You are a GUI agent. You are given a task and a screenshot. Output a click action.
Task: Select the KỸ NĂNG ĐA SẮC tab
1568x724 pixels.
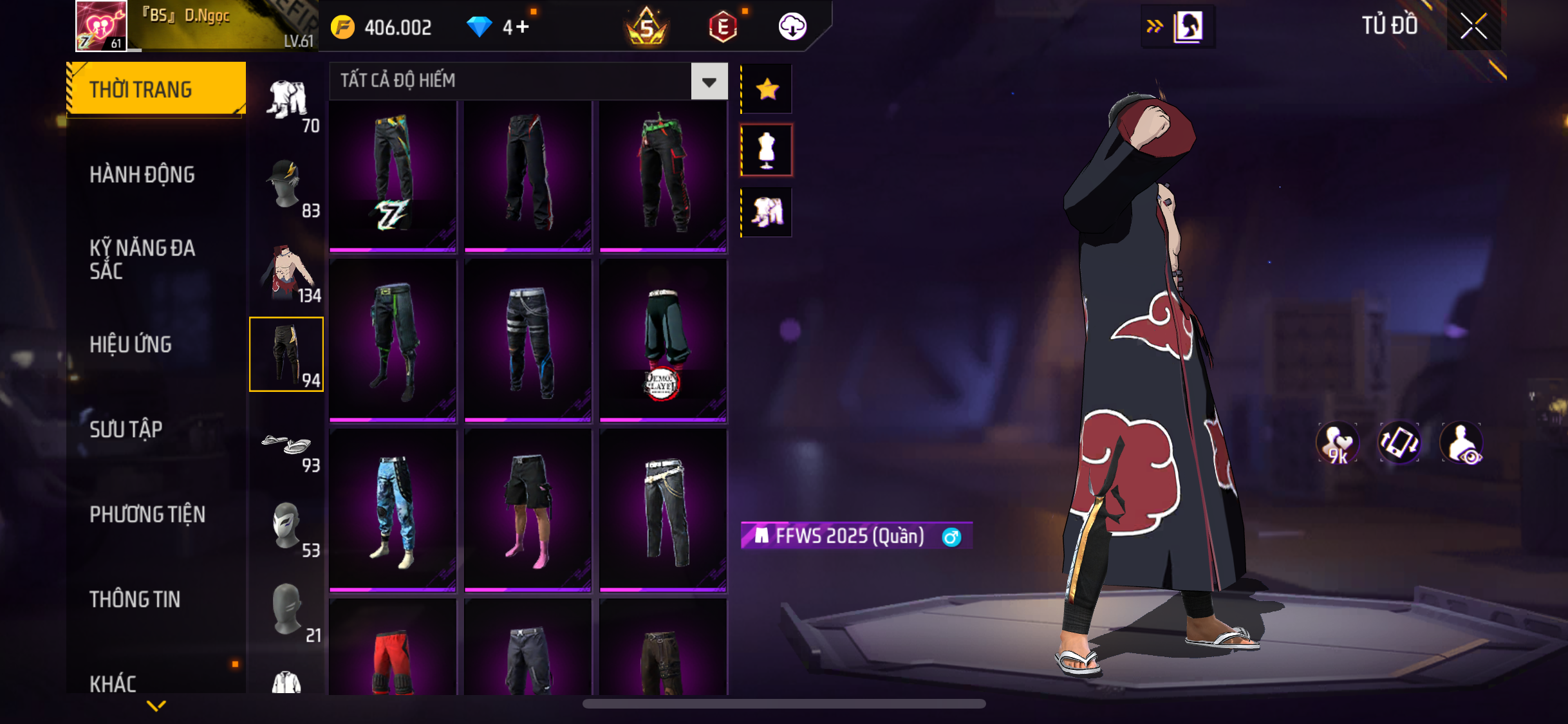[142, 259]
